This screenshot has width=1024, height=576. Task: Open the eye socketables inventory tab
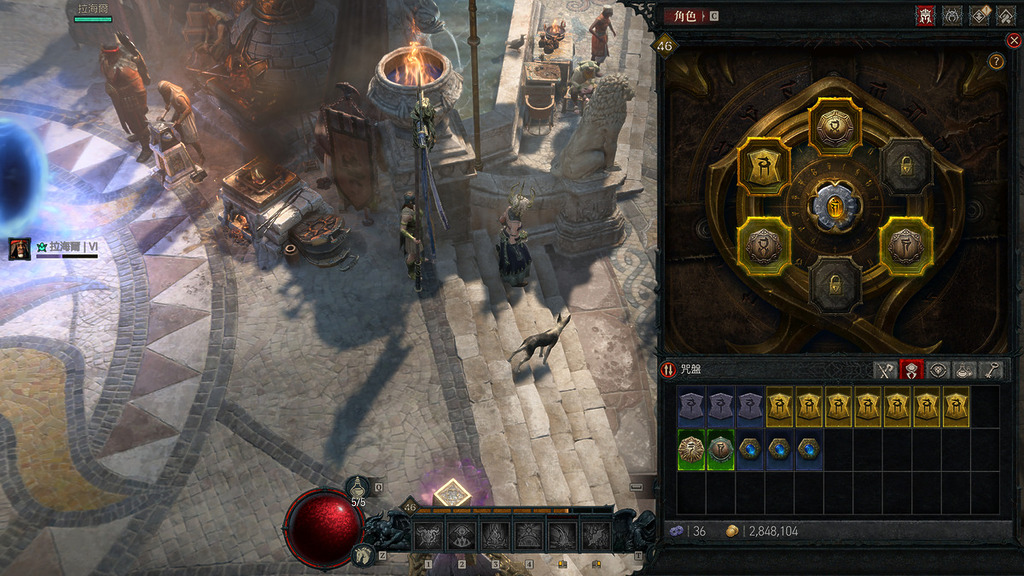click(x=937, y=370)
